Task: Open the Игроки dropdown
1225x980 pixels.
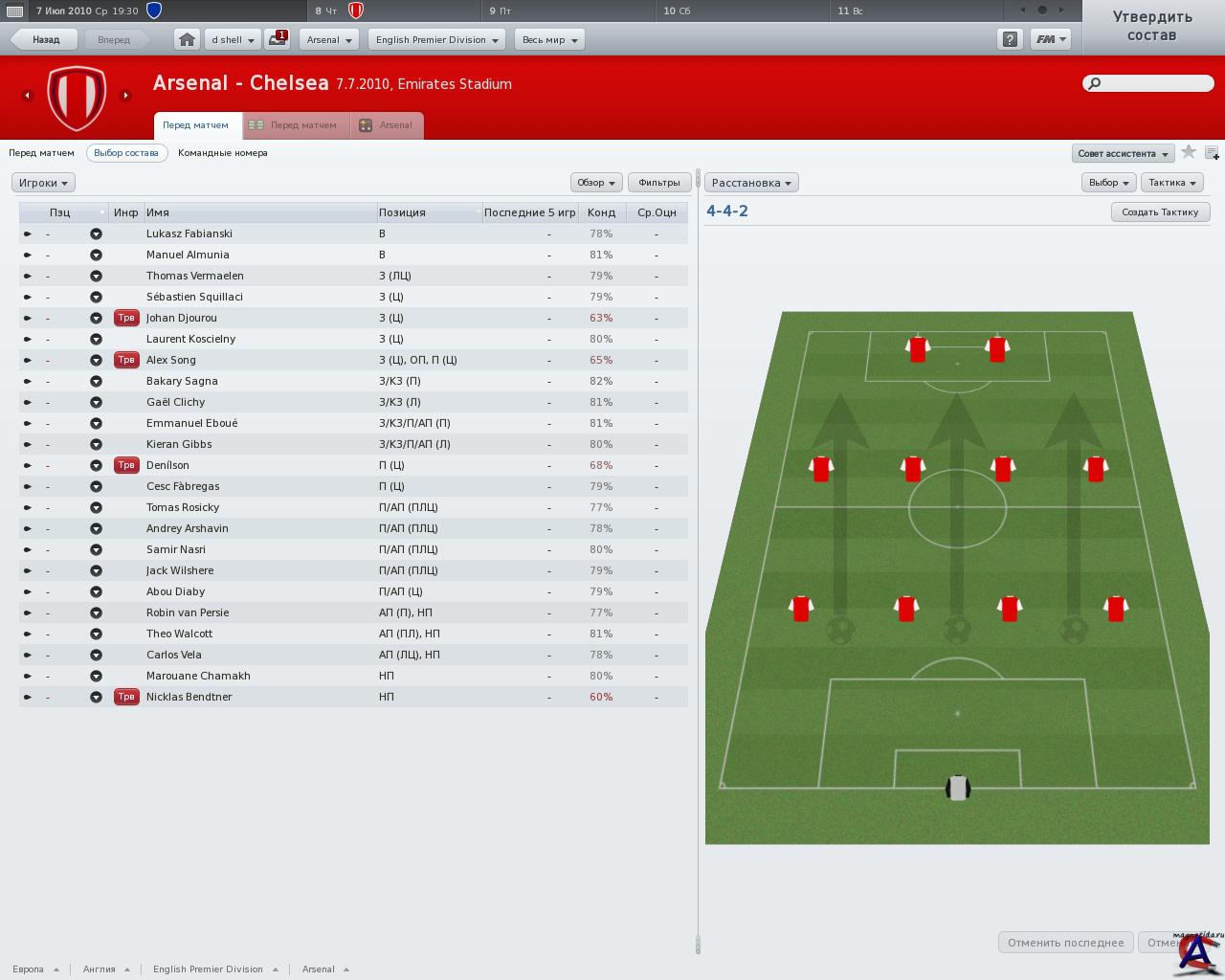Action: 43,183
